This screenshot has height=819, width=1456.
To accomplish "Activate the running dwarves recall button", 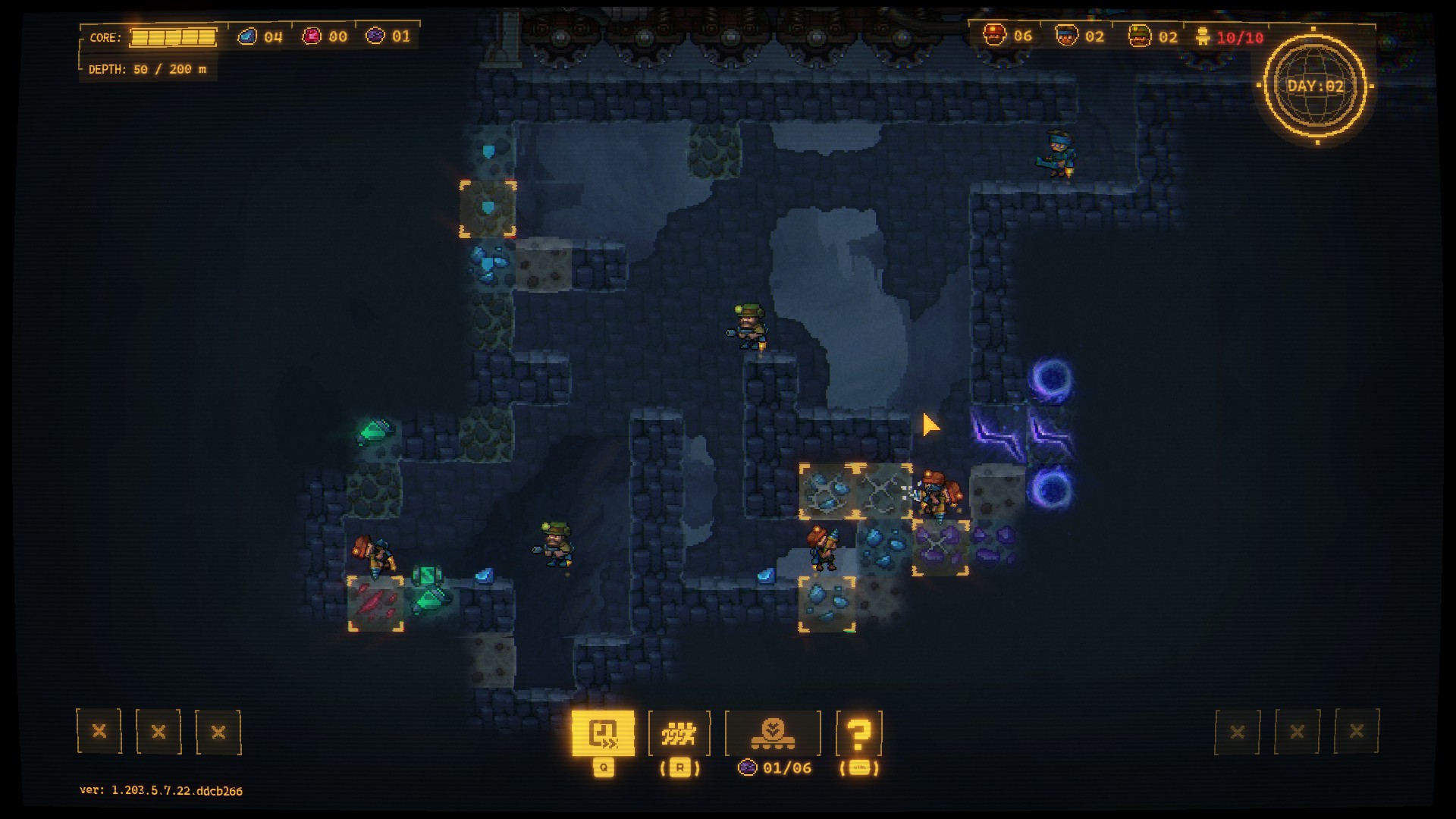I will coord(679,733).
